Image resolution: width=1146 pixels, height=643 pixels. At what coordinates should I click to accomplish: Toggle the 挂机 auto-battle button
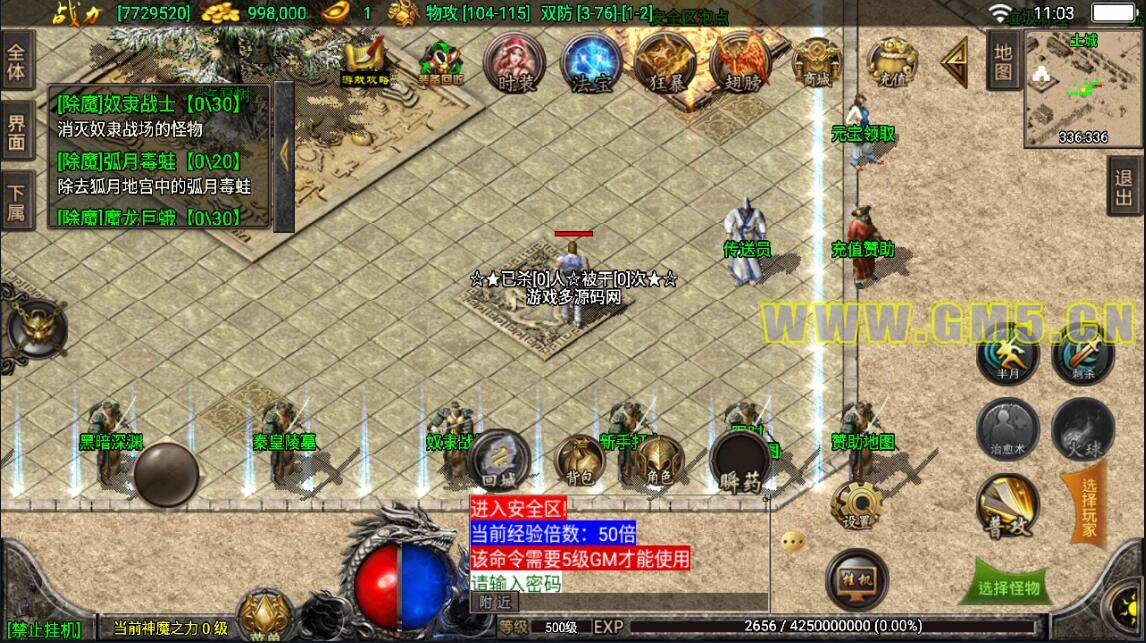pyautogui.click(x=857, y=578)
